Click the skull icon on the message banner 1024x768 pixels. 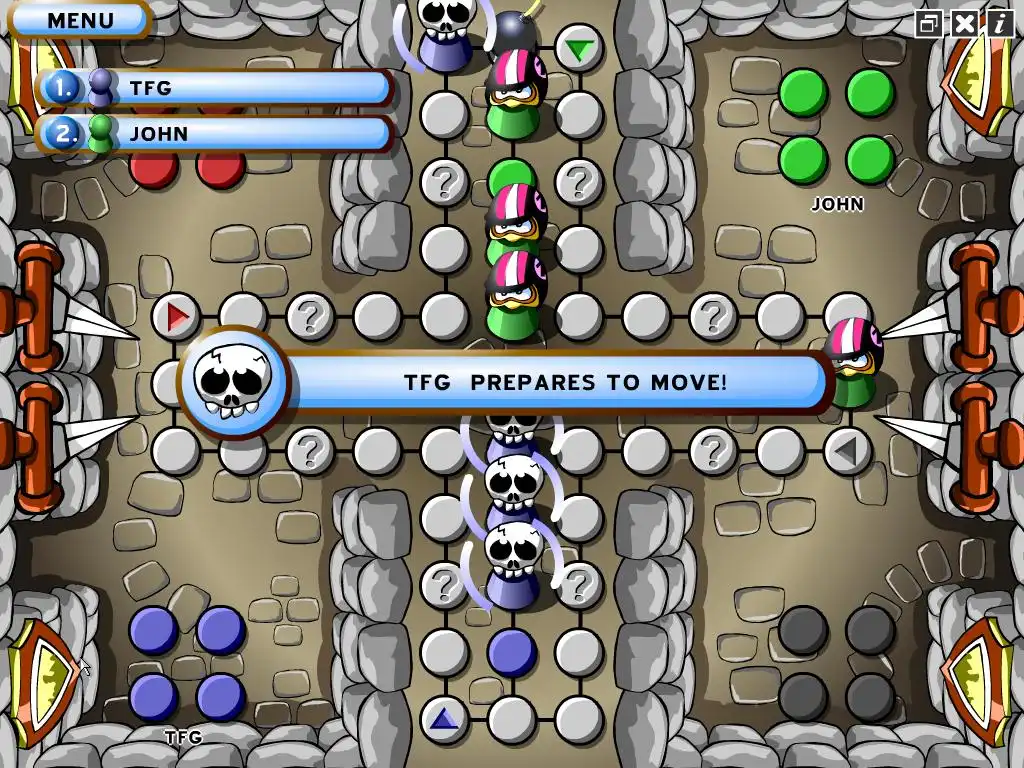pyautogui.click(x=233, y=381)
